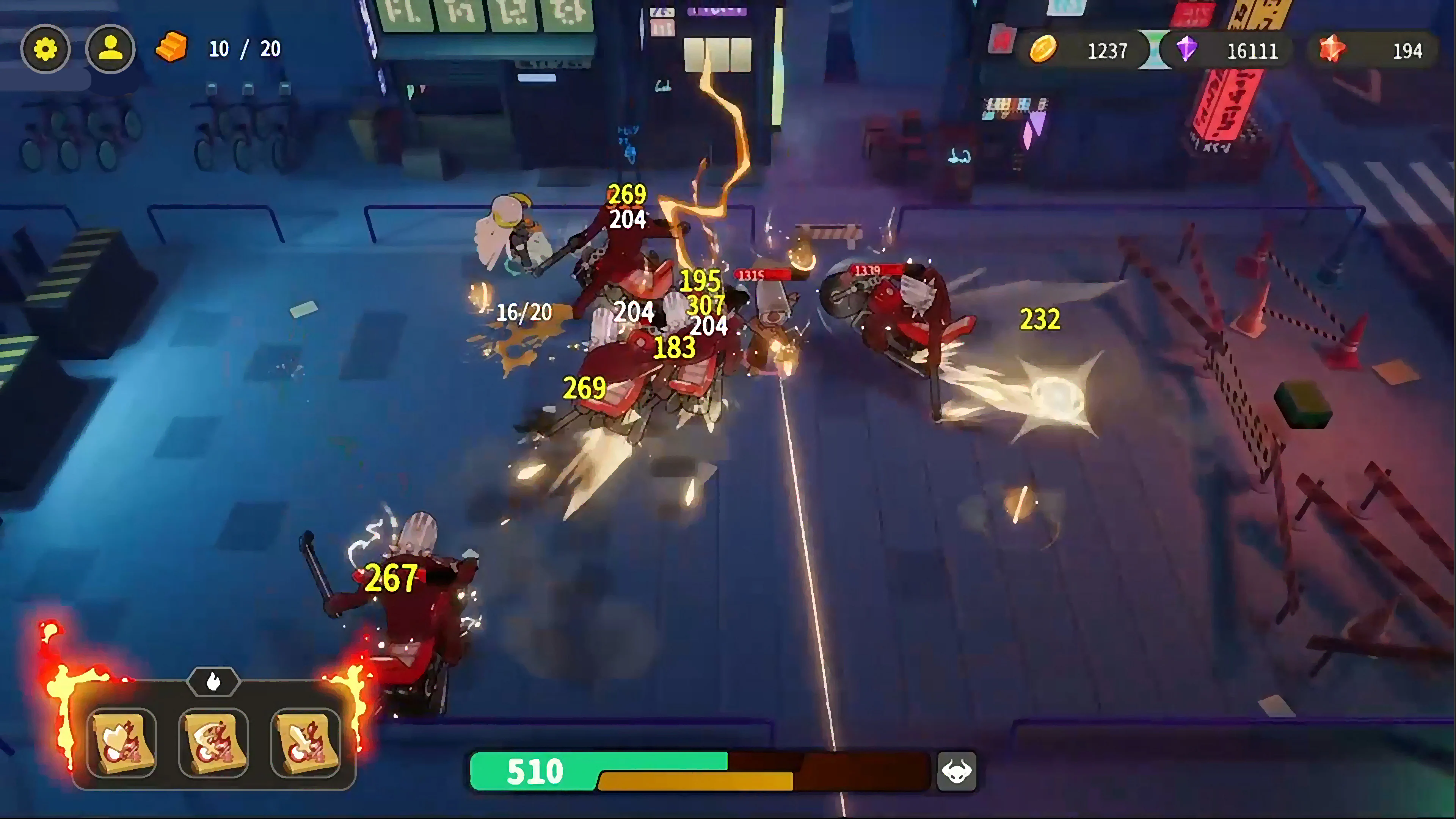Image resolution: width=1456 pixels, height=819 pixels.
Task: Open the player profile icon
Action: 111,49
